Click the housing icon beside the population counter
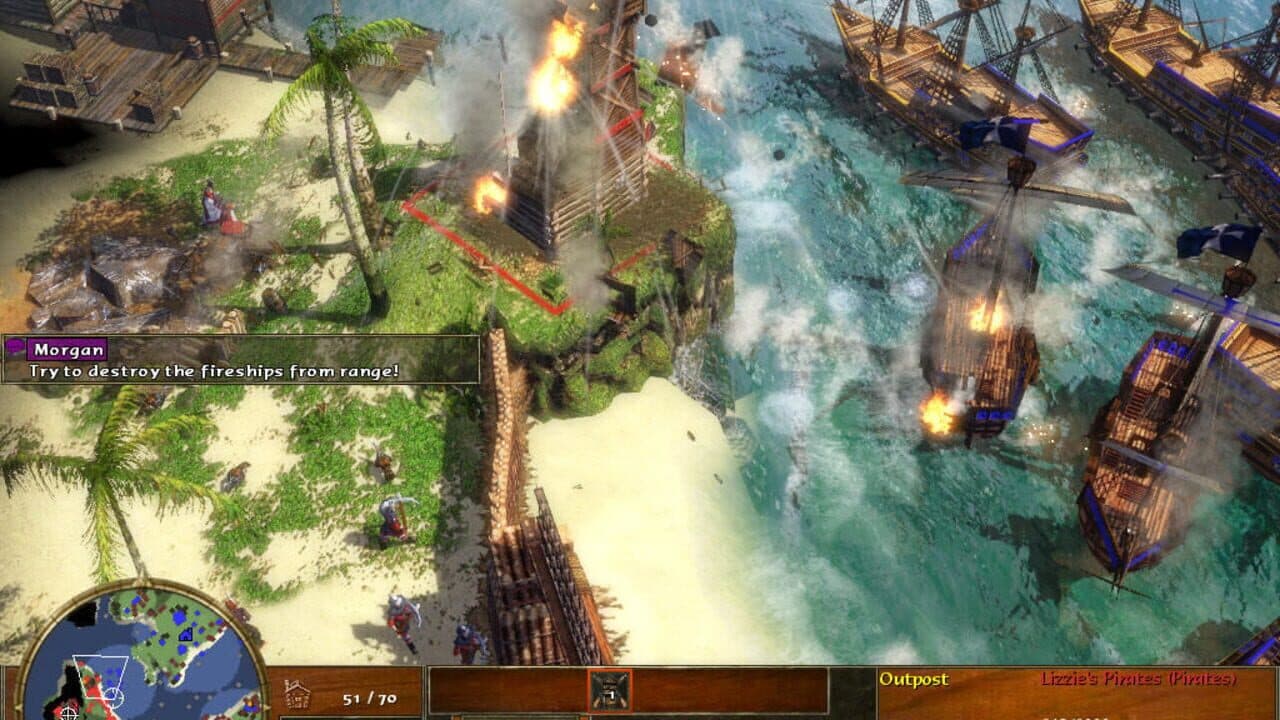This screenshot has width=1280, height=720. [296, 692]
